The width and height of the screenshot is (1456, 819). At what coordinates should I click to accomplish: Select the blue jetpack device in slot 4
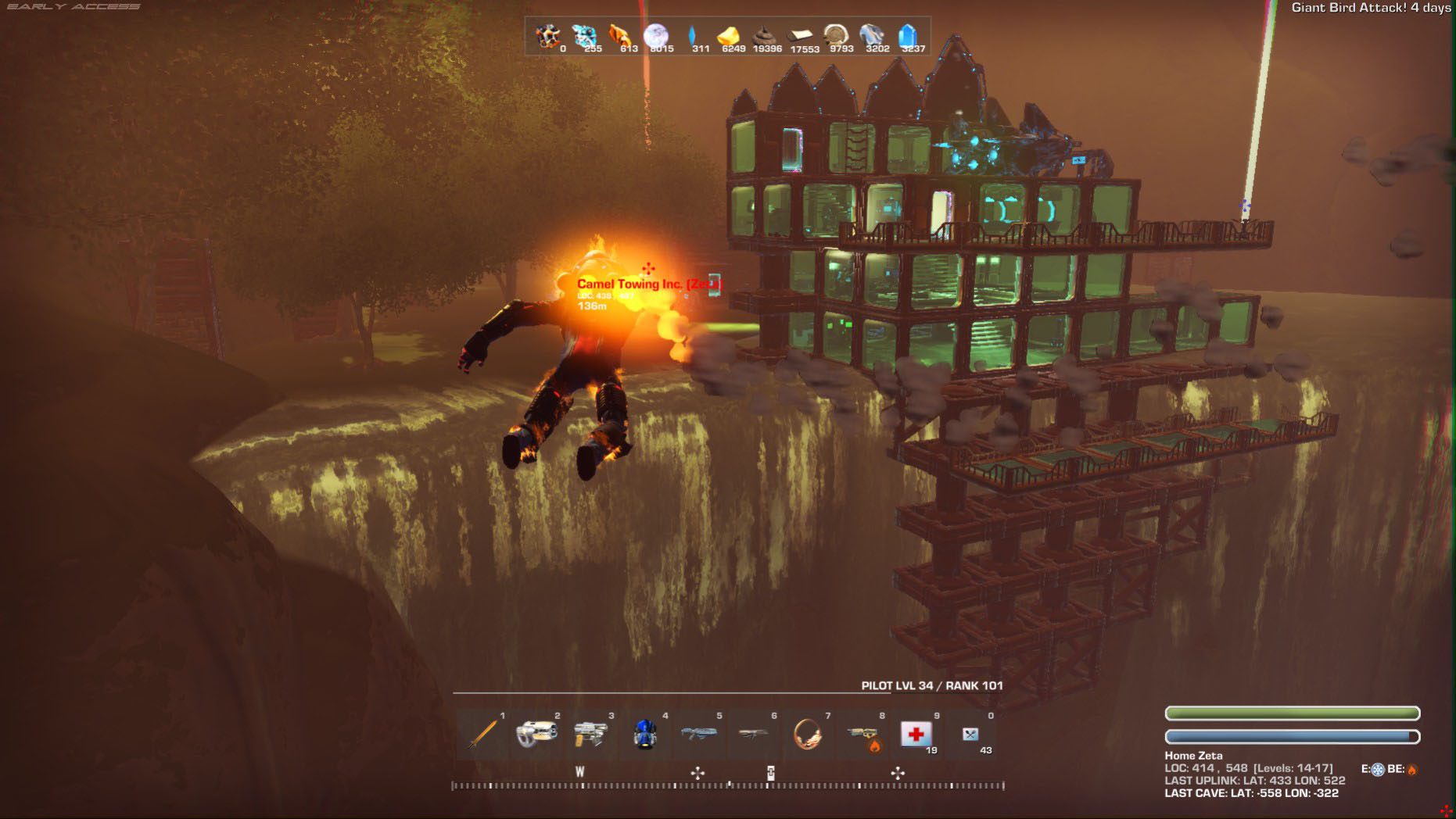(644, 734)
